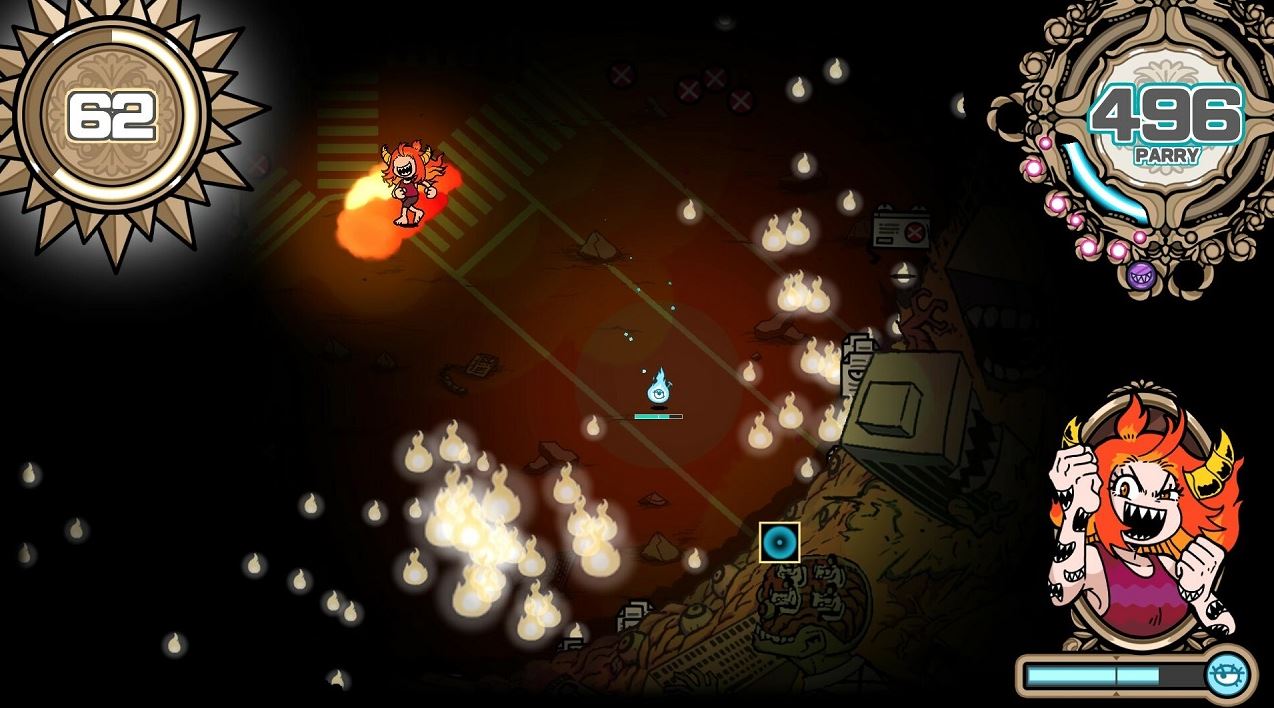Select the purple grinning face orb

tap(1141, 273)
